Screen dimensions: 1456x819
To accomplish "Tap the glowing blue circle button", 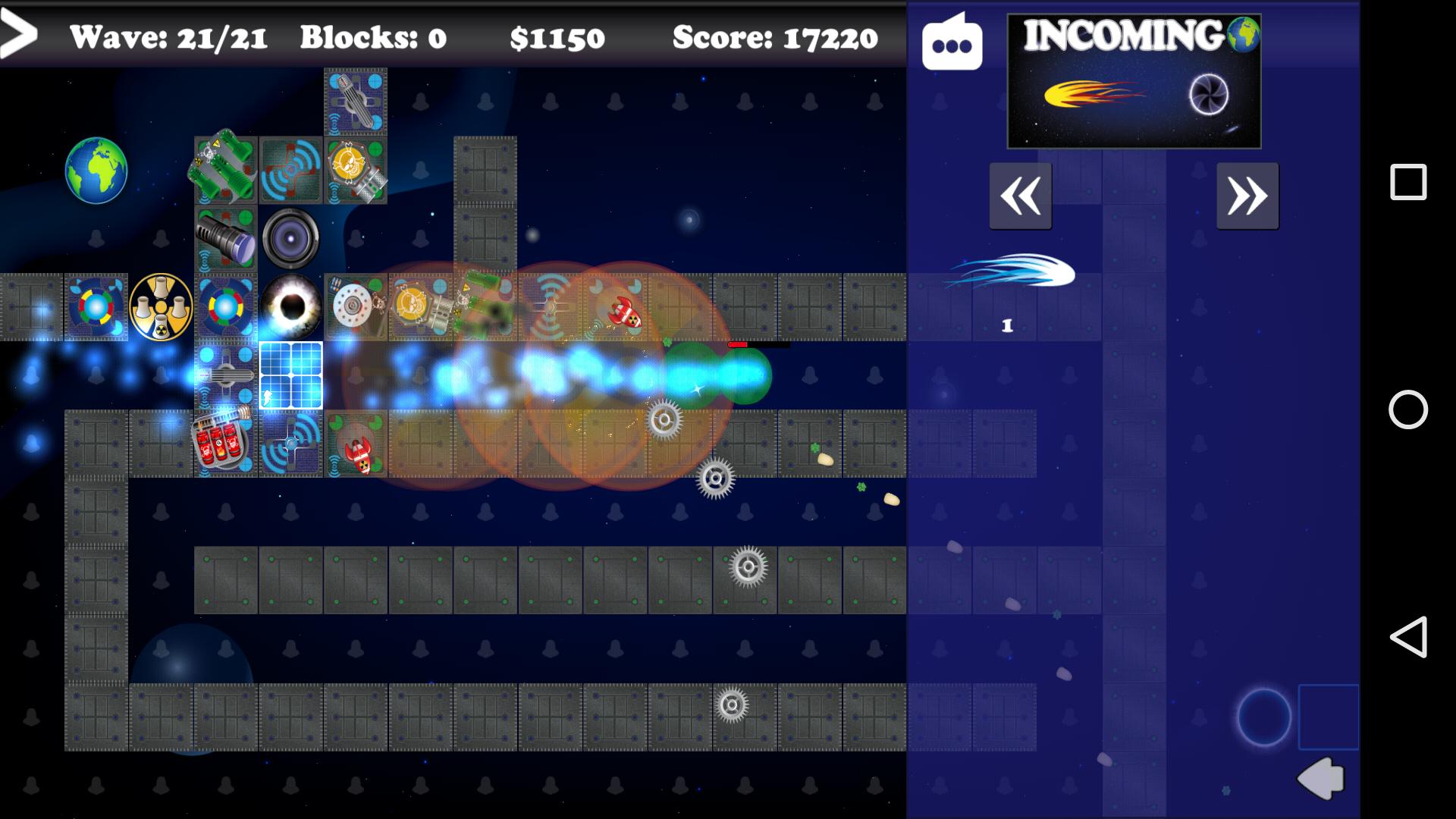I will click(1263, 717).
